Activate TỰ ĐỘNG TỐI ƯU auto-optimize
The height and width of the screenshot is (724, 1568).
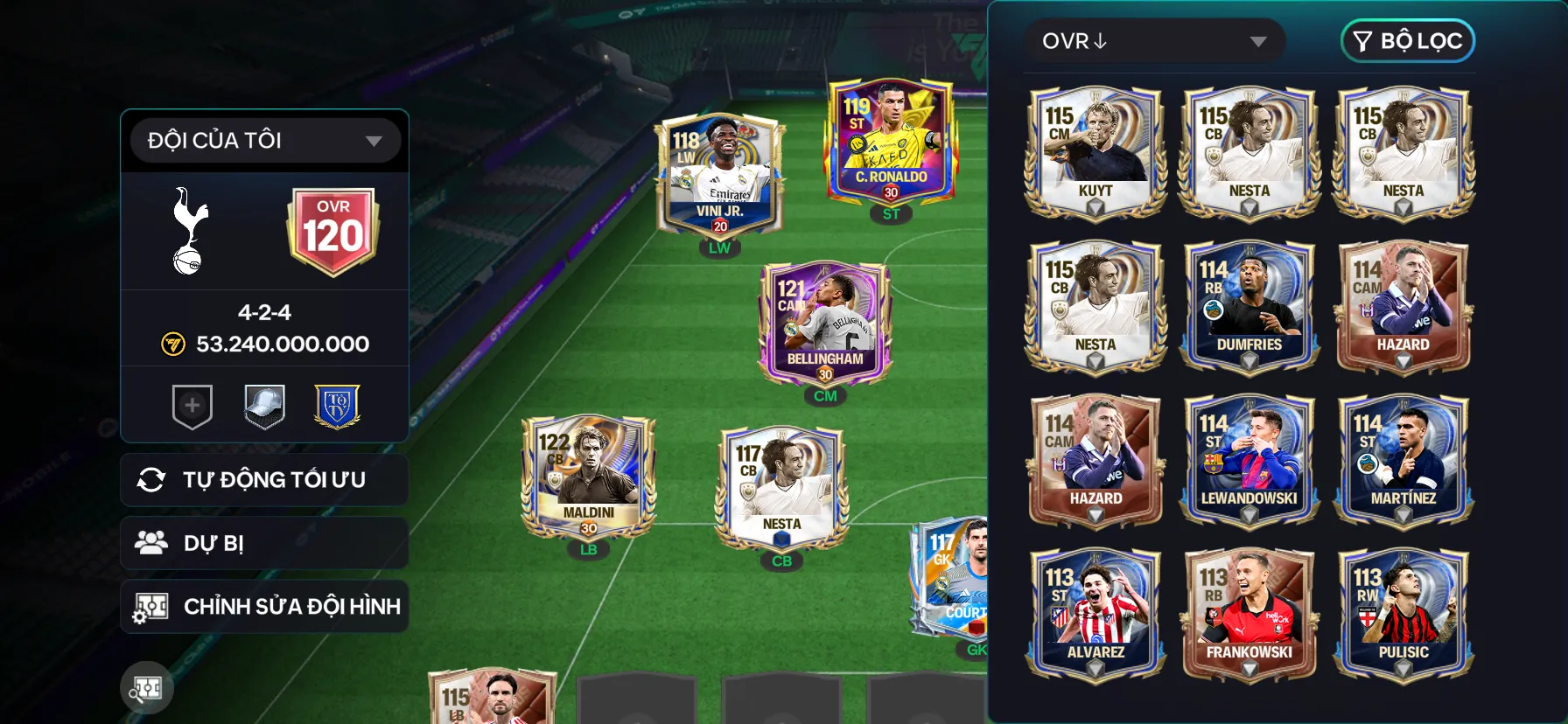click(264, 480)
